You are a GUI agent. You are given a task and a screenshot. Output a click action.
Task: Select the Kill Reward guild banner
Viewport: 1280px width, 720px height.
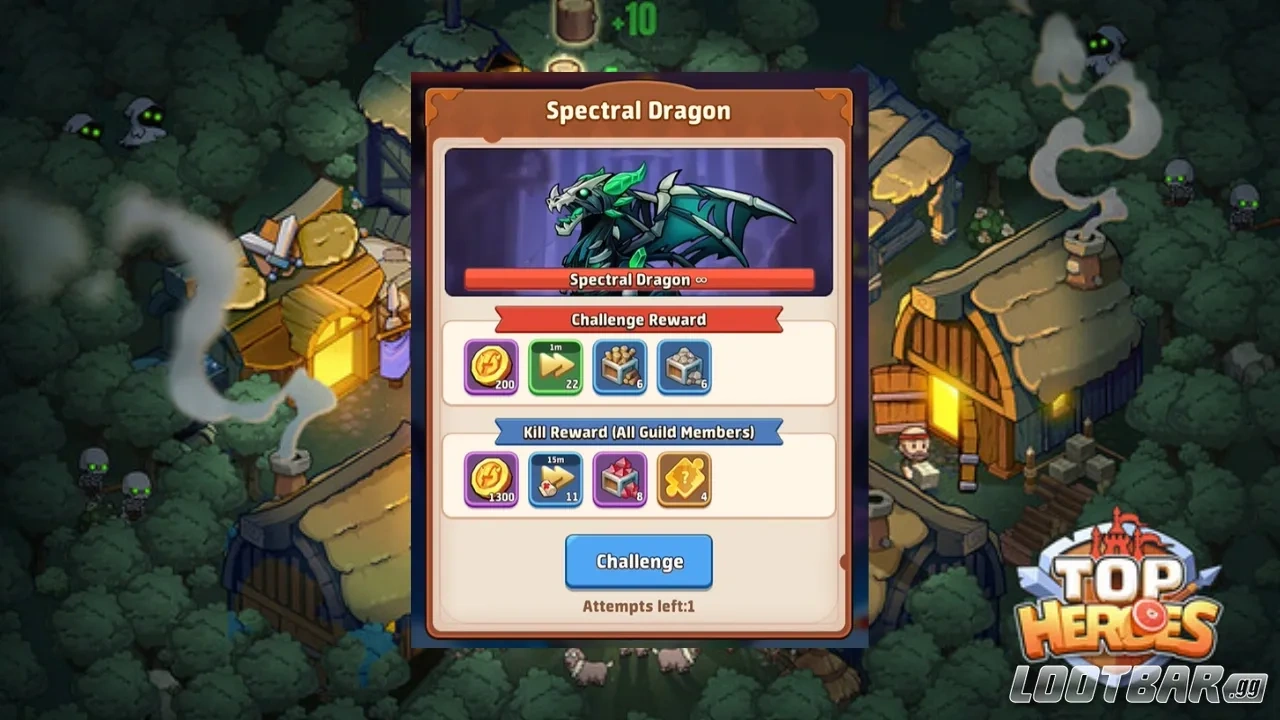[x=638, y=432]
